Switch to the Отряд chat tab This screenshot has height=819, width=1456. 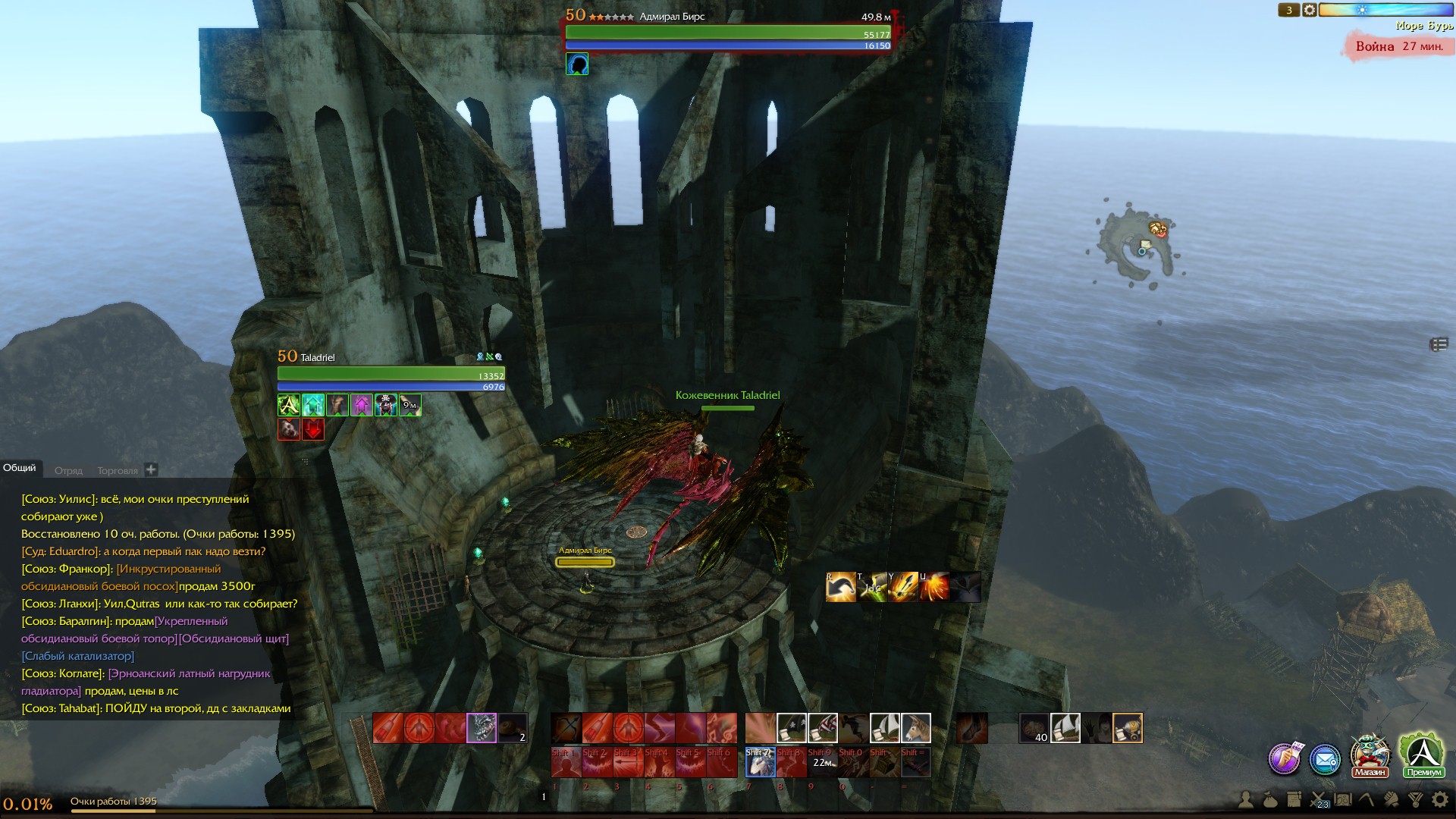[68, 470]
